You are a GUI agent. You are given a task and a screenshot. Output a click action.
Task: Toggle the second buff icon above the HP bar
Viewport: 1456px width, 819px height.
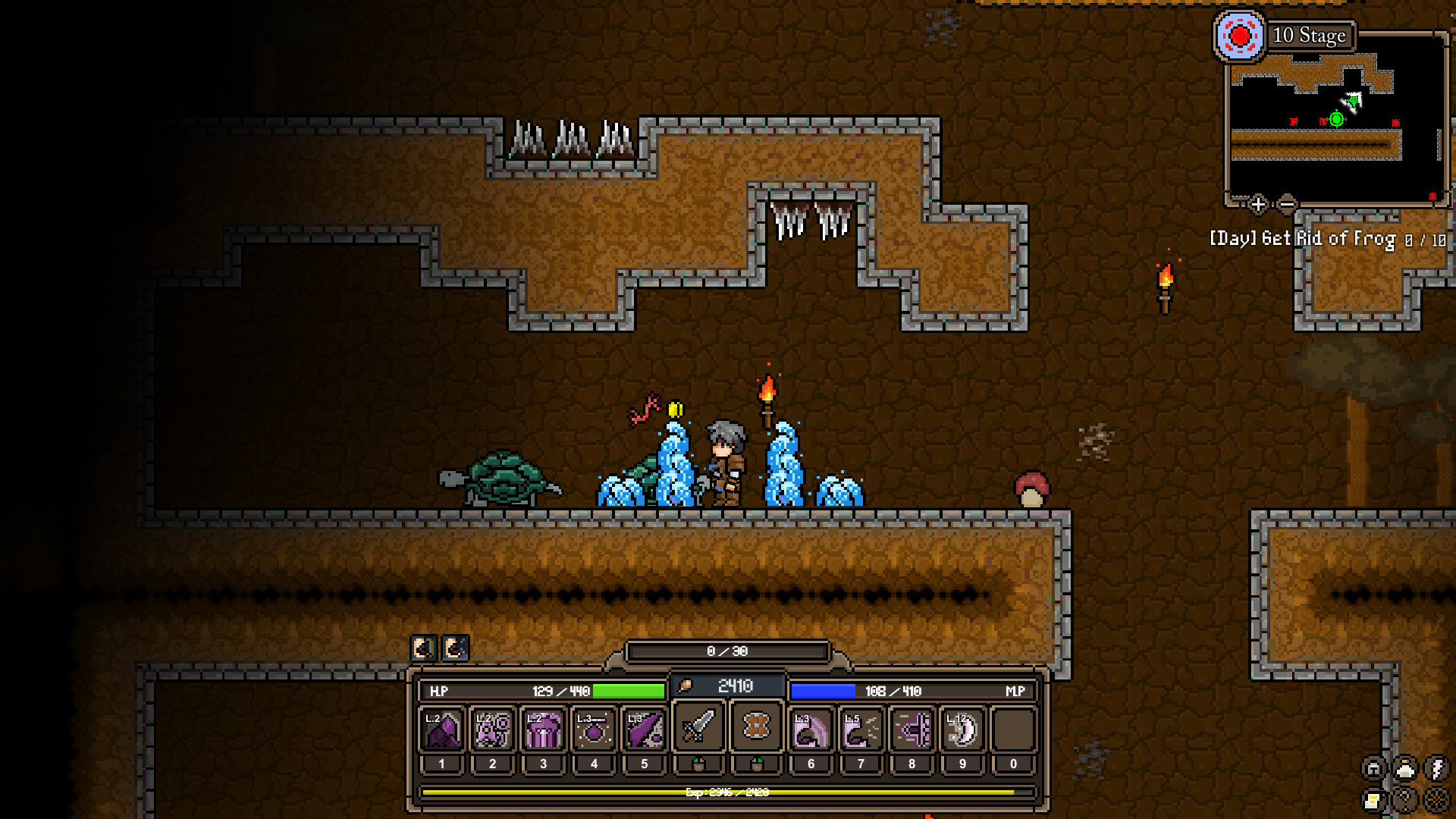[456, 648]
